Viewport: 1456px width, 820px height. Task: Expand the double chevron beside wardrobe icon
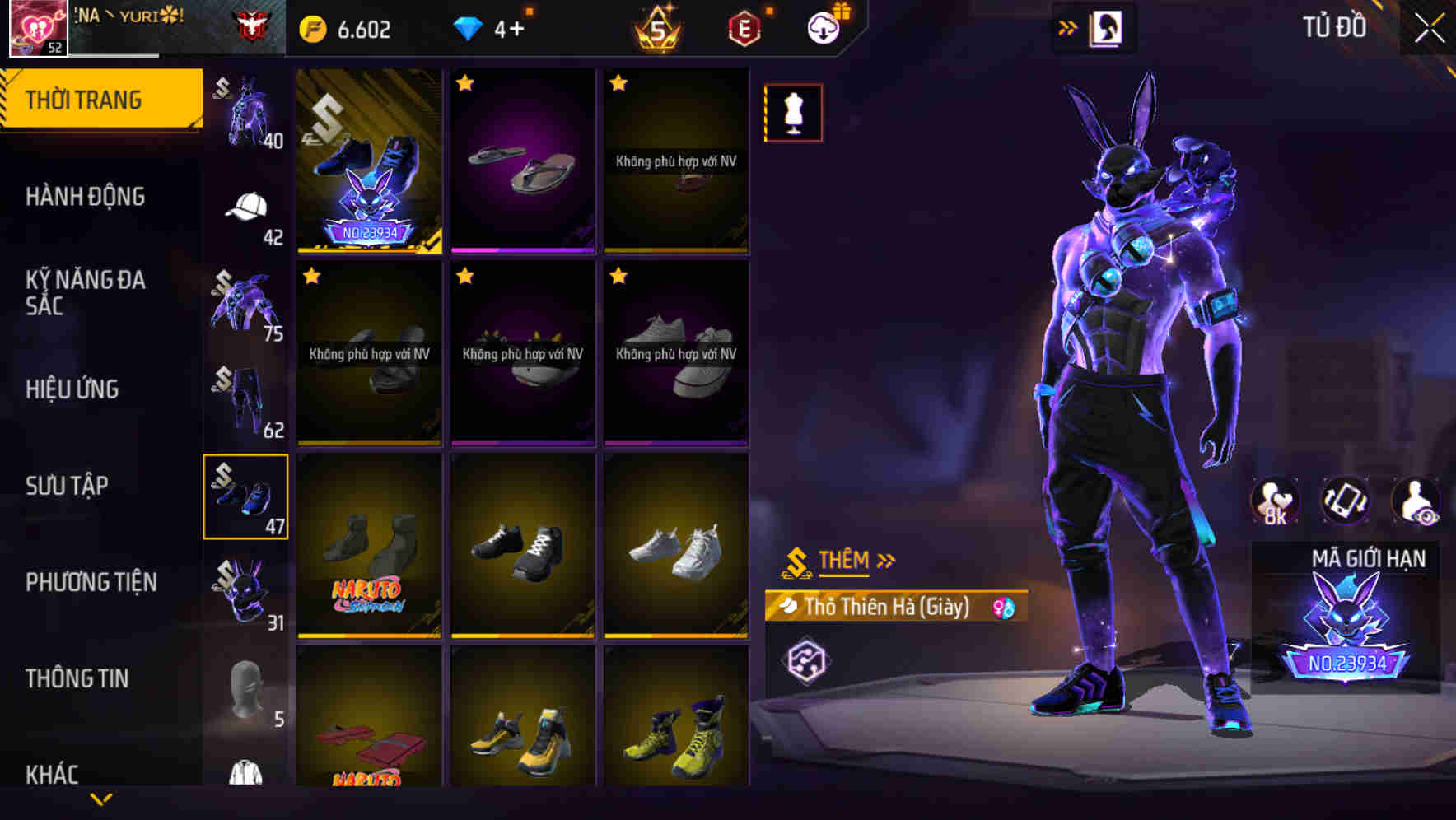click(1068, 27)
